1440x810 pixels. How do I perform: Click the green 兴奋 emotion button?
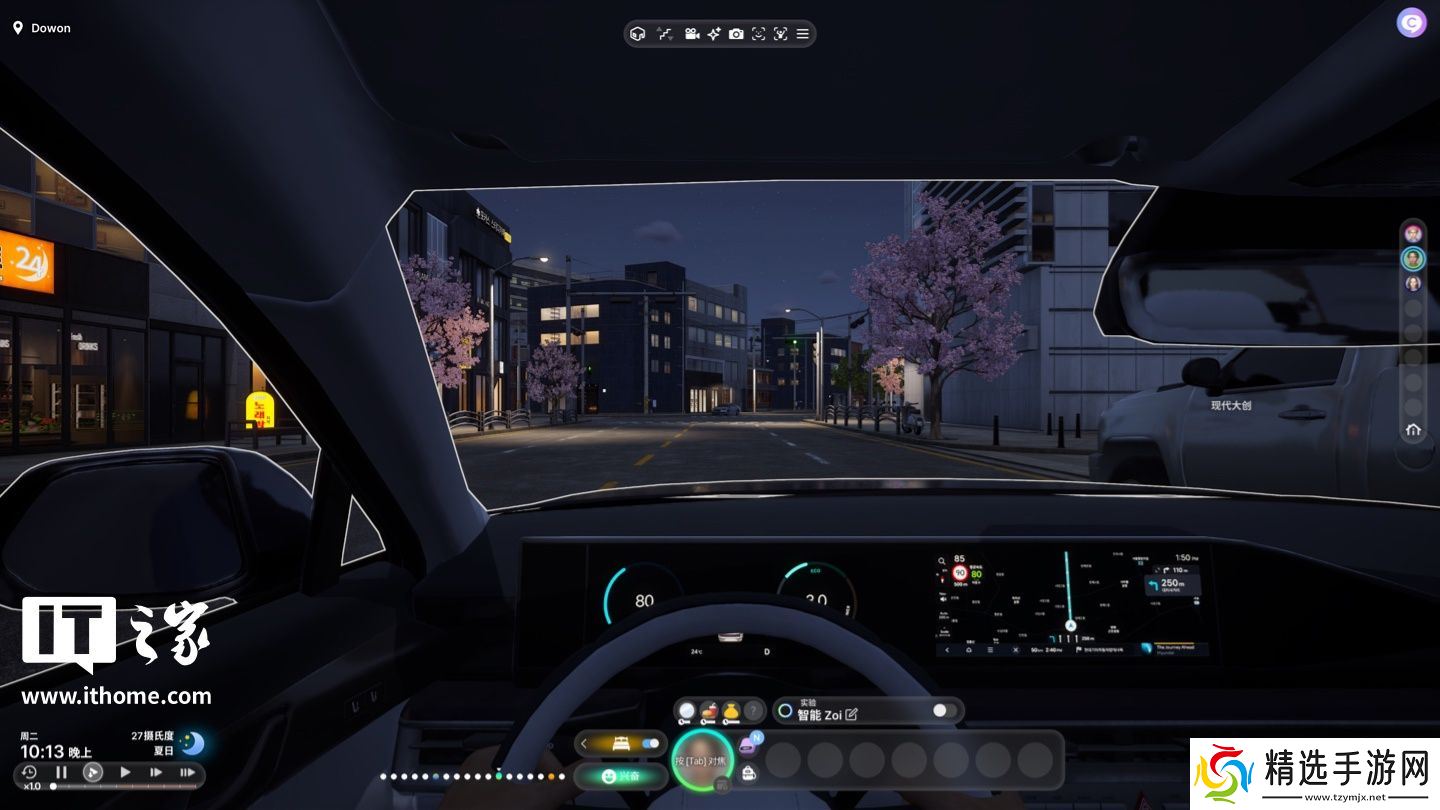coord(620,775)
